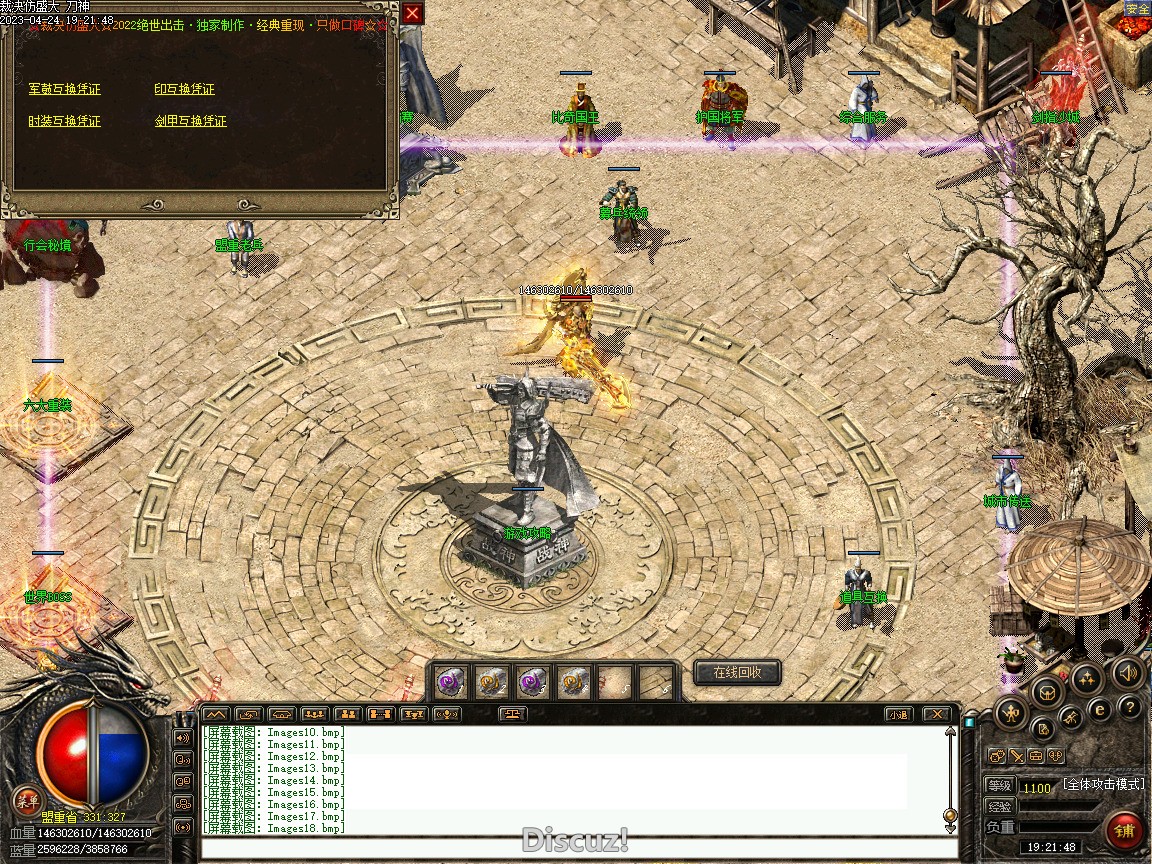Choose the 时装互换凭证 option

pyautogui.click(x=65, y=121)
